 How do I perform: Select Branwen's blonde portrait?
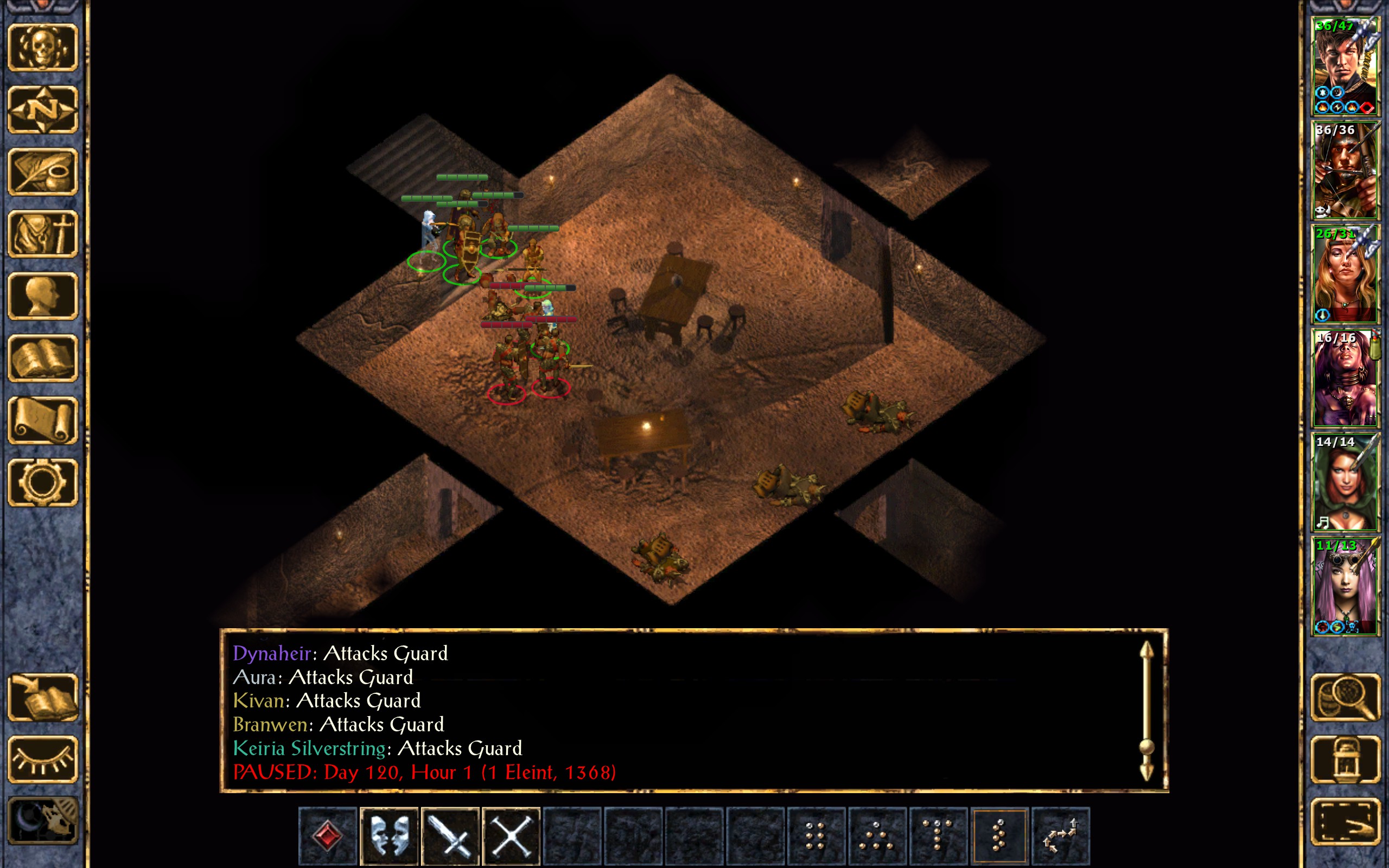1345,274
